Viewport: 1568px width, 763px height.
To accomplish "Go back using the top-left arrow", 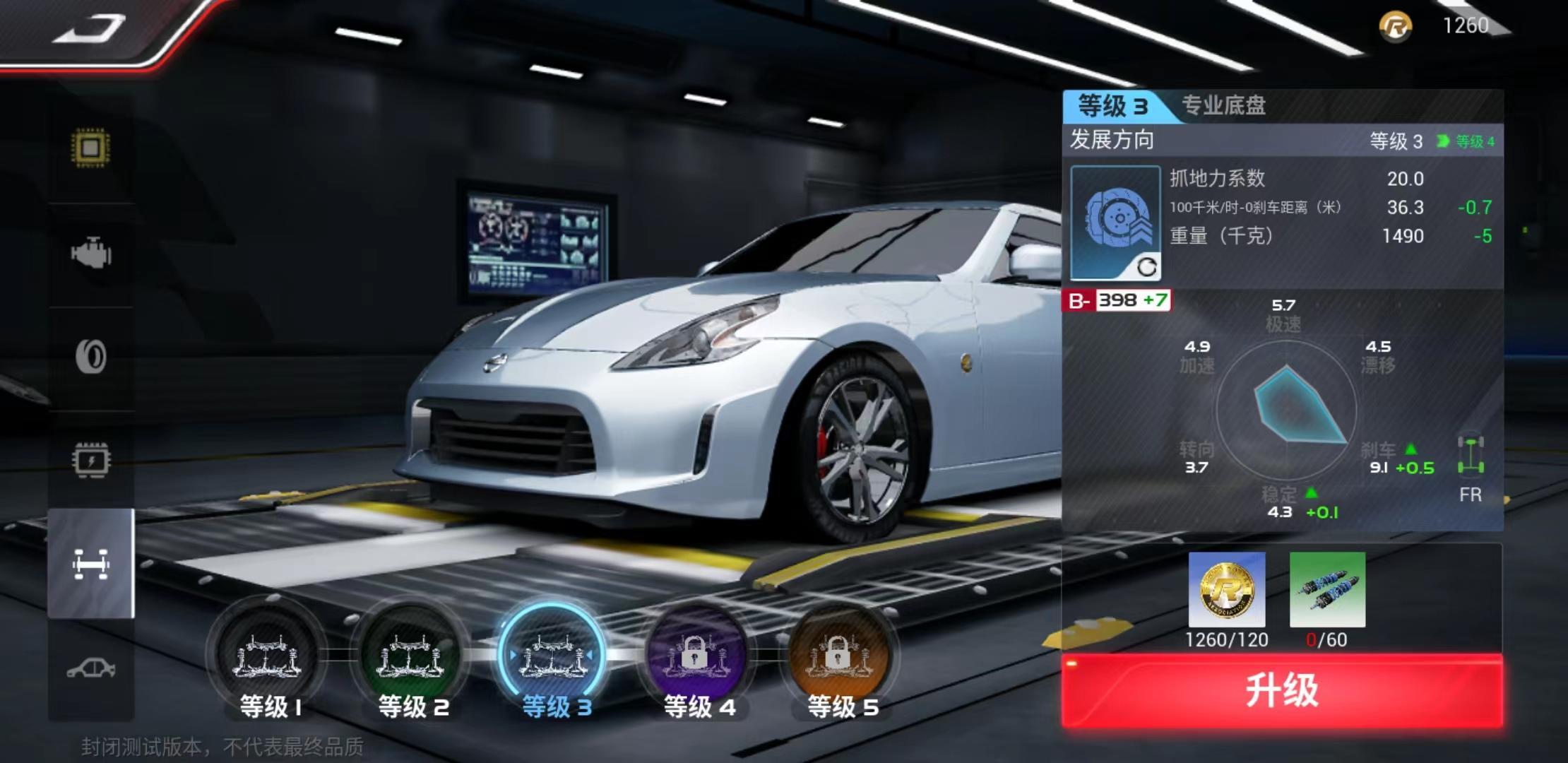I will [90, 30].
